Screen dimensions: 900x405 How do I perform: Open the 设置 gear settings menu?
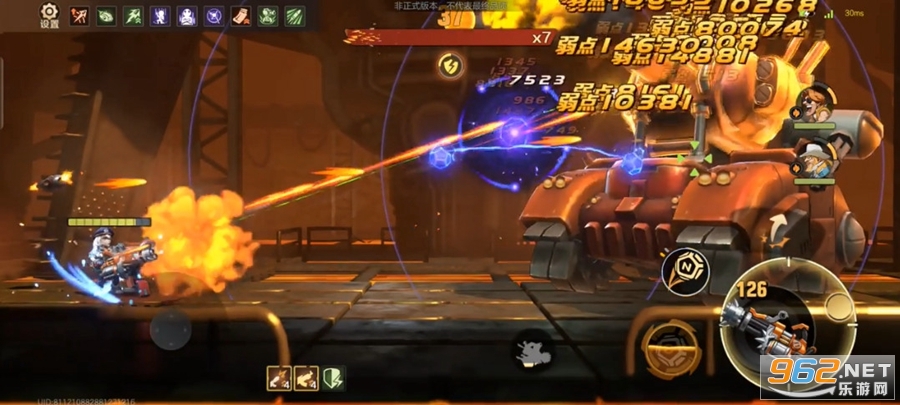pyautogui.click(x=49, y=14)
